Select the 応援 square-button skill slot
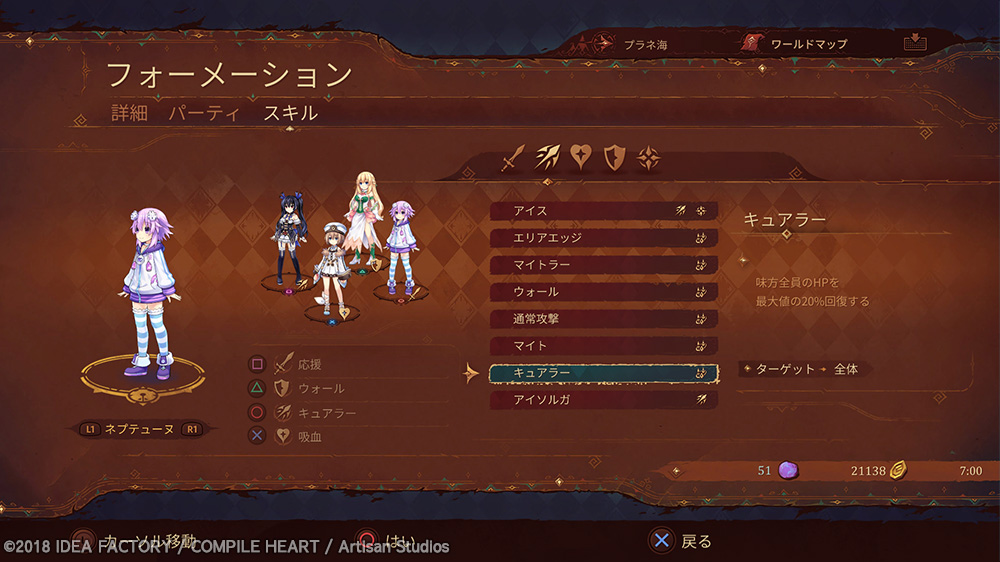 click(x=298, y=364)
